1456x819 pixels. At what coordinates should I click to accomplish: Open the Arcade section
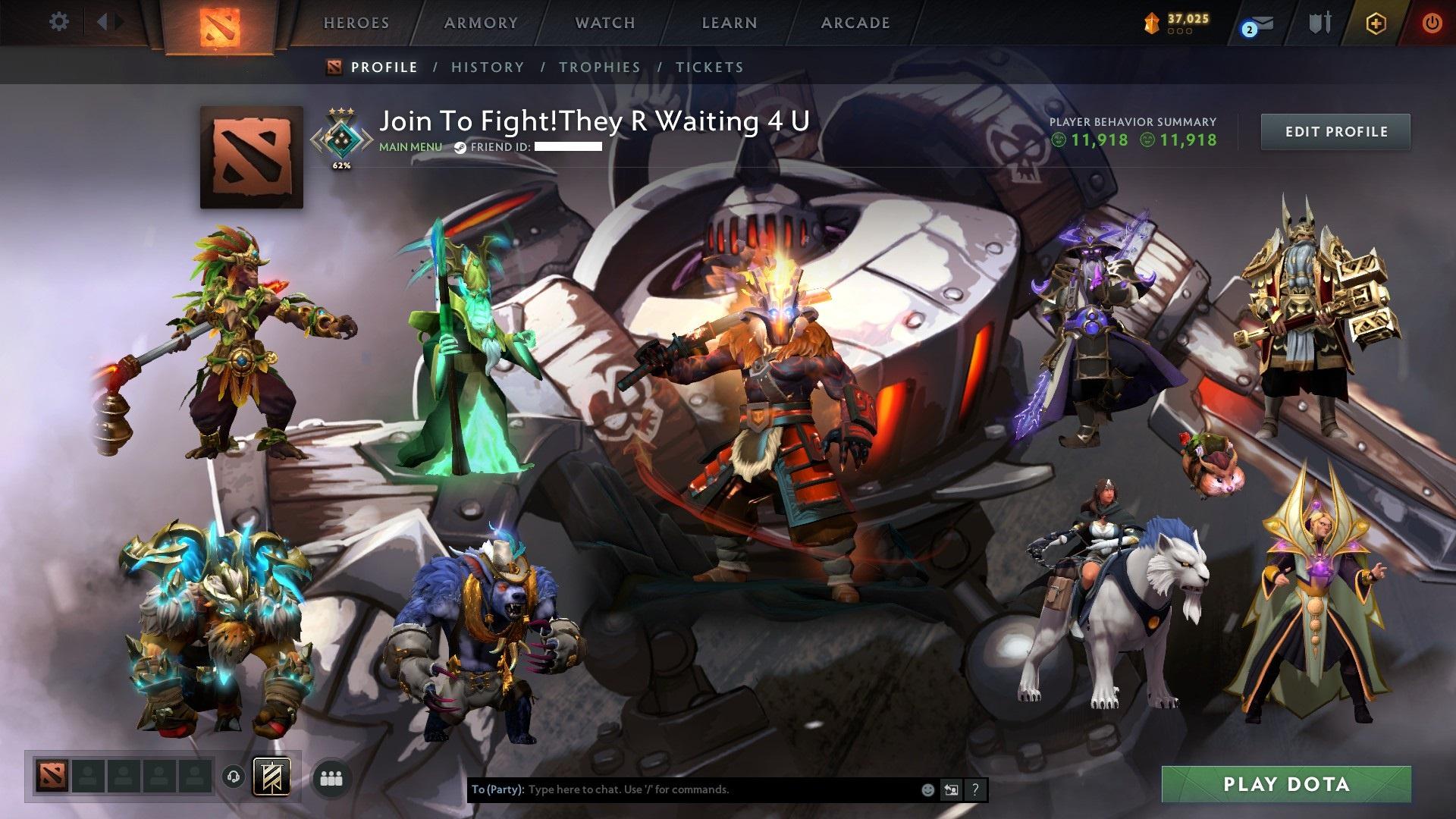click(x=855, y=23)
